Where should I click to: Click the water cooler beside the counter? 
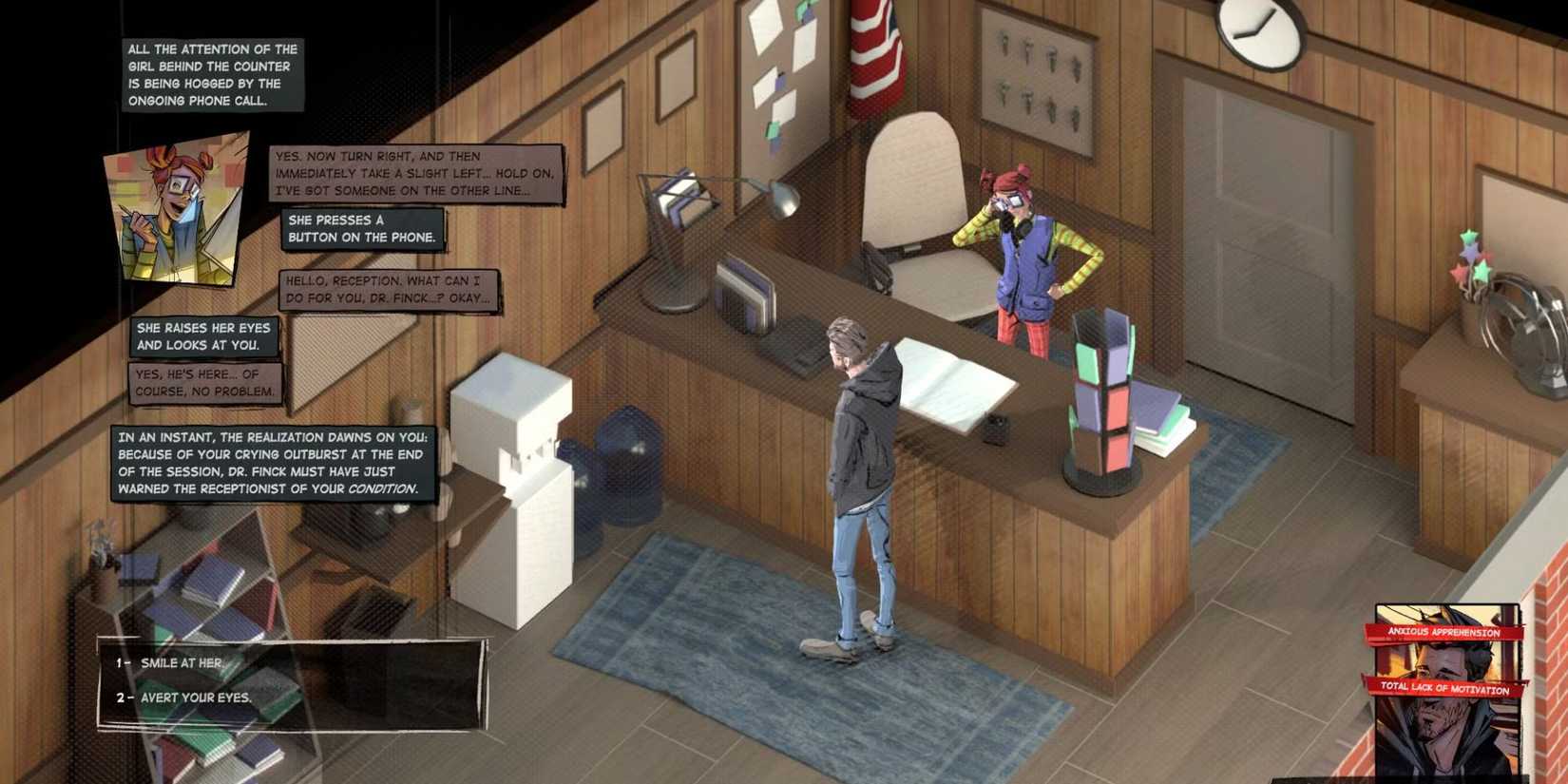(518, 456)
